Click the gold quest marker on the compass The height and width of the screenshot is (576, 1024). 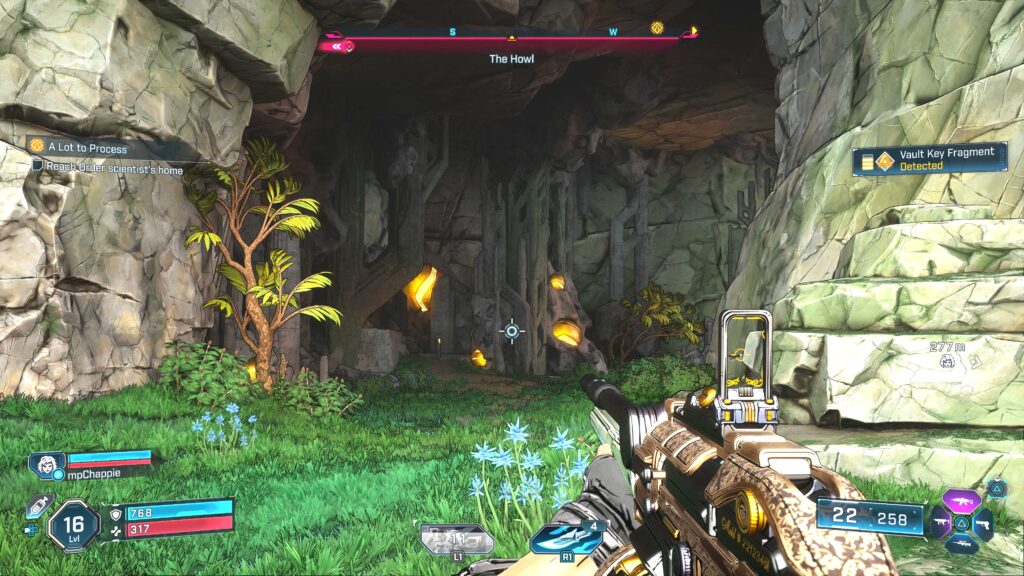[x=657, y=28]
